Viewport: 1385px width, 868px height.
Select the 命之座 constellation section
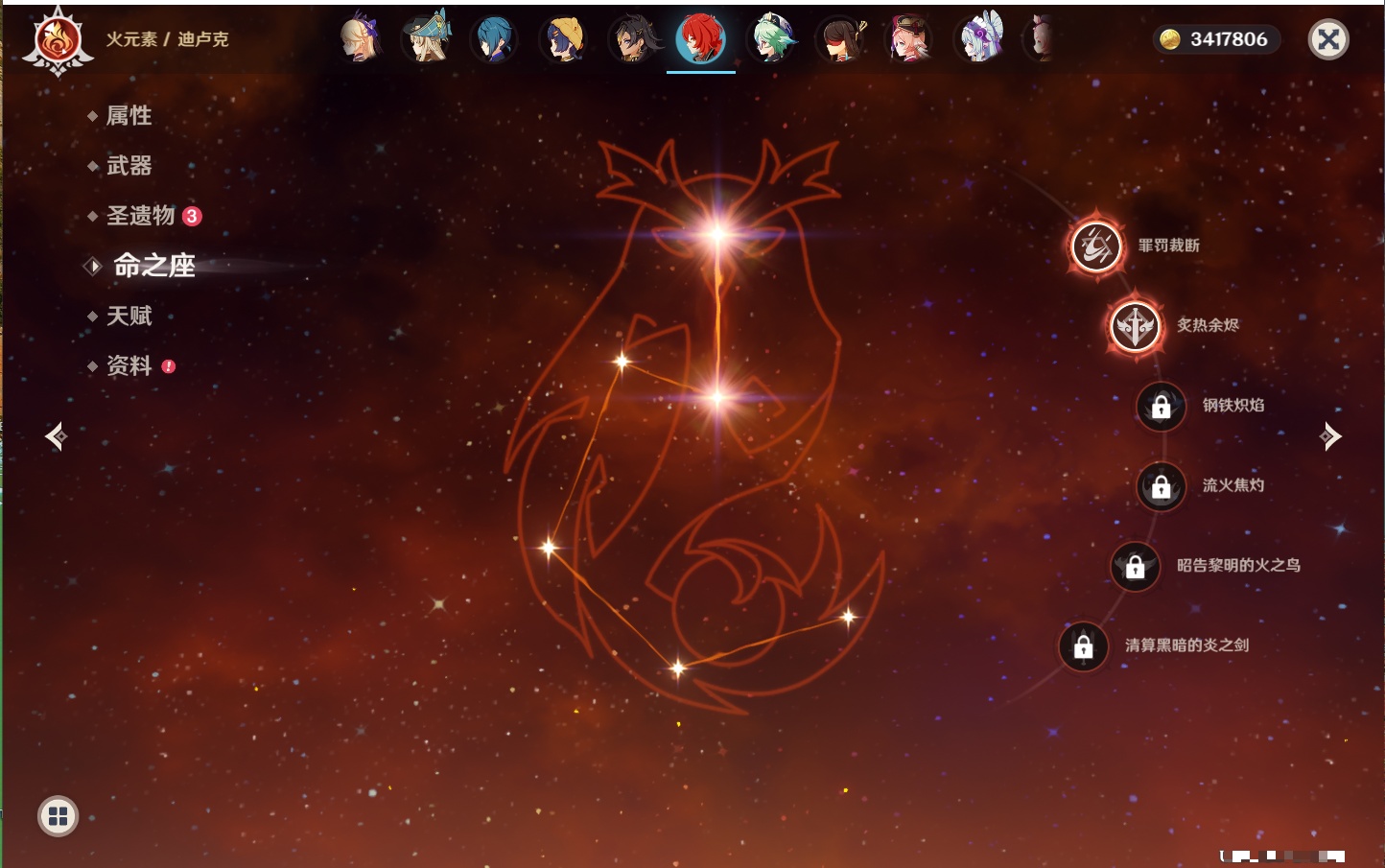[x=153, y=266]
